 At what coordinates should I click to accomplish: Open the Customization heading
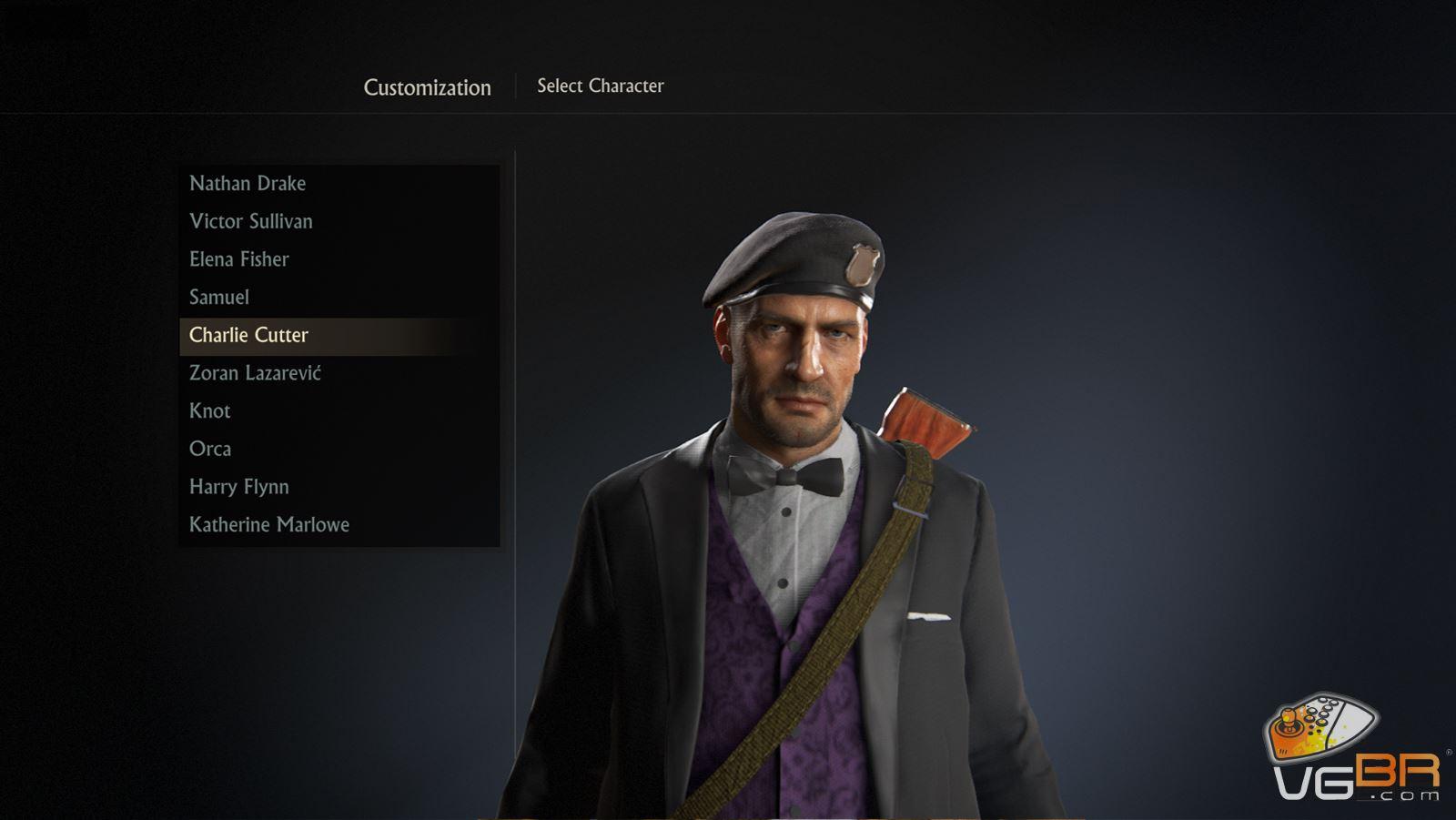pos(427,87)
